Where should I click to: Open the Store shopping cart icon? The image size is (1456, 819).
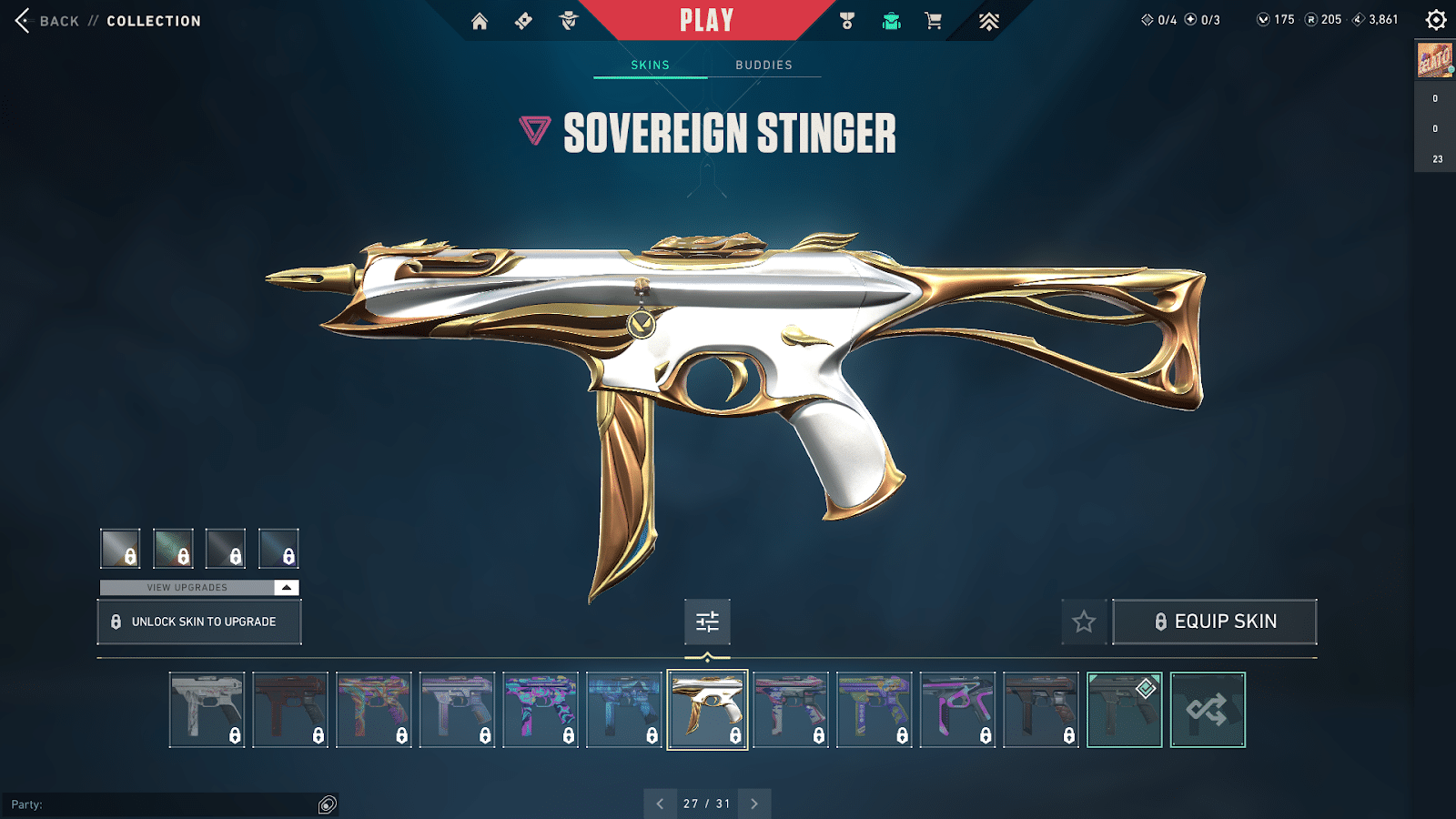tap(934, 19)
